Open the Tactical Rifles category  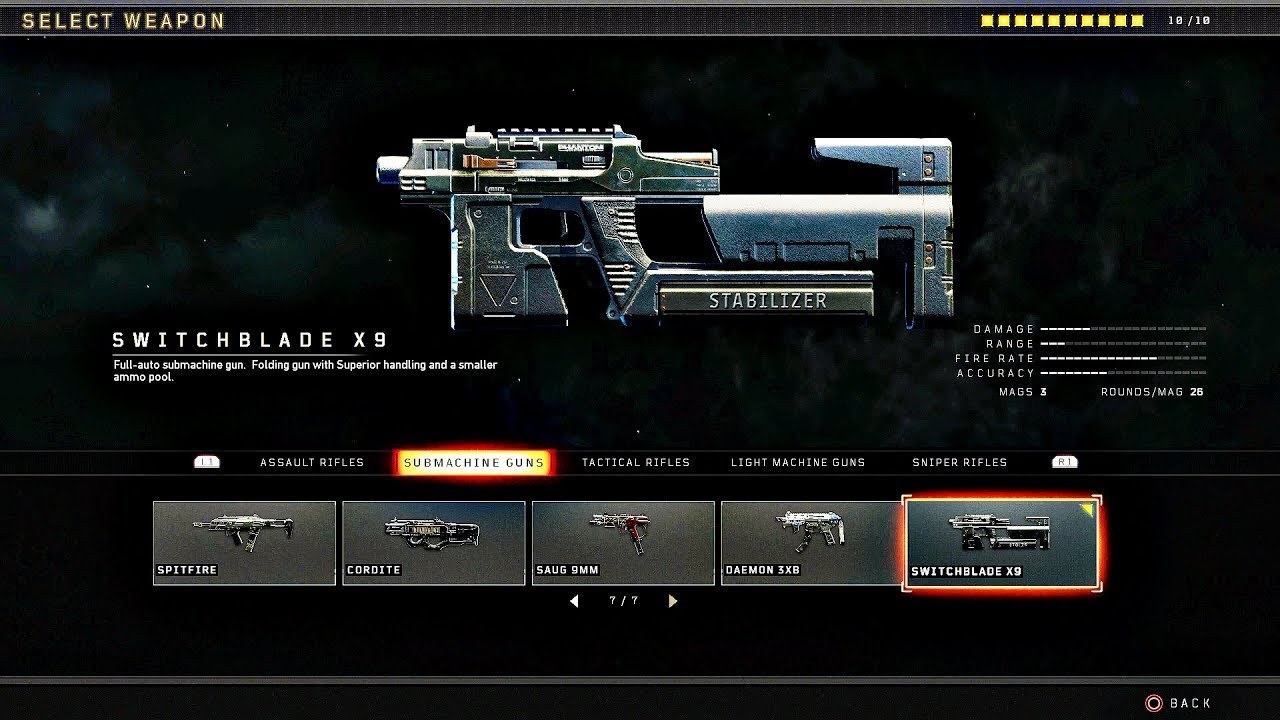[x=636, y=462]
